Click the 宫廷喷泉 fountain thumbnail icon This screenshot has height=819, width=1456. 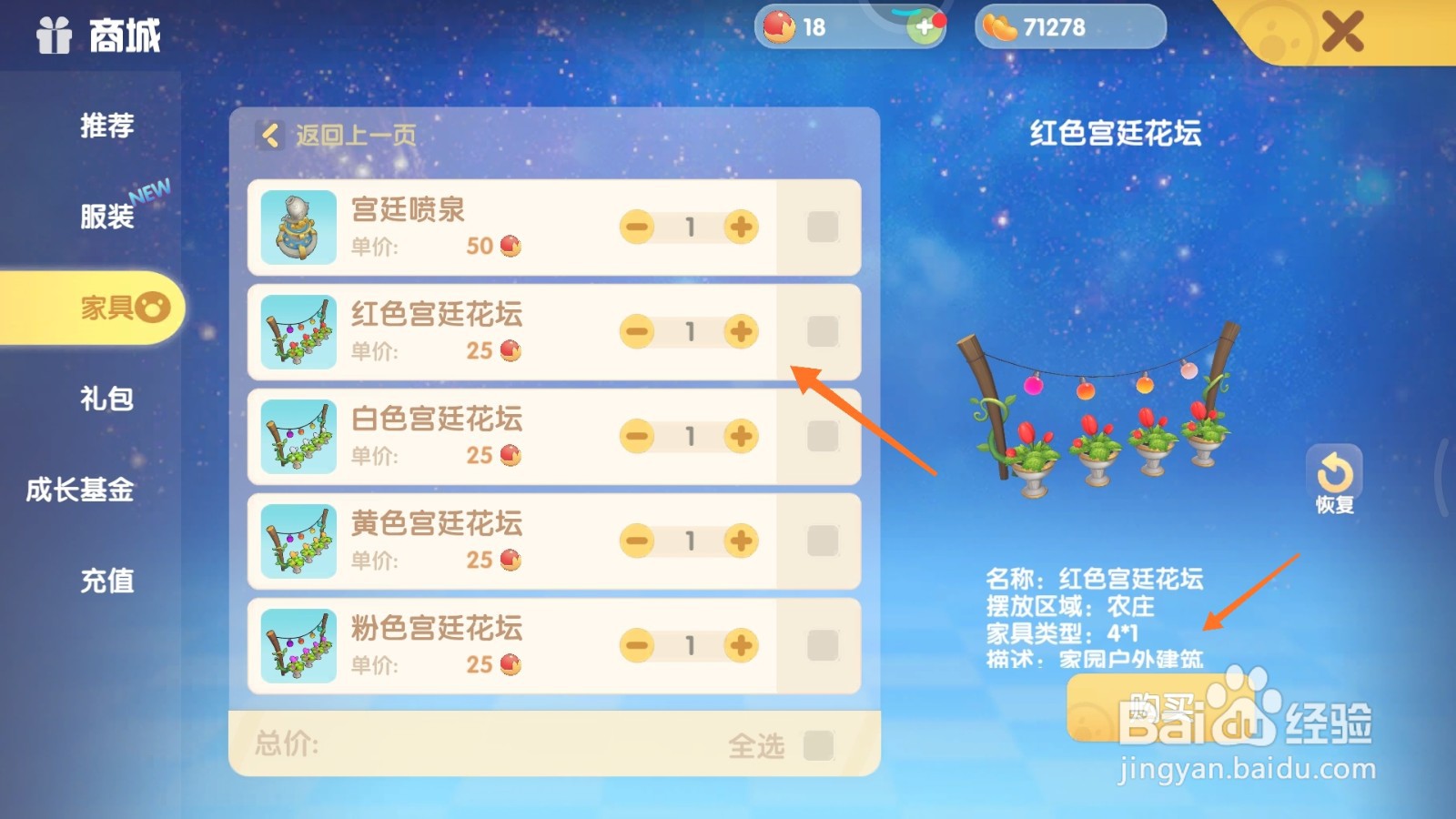tap(297, 227)
